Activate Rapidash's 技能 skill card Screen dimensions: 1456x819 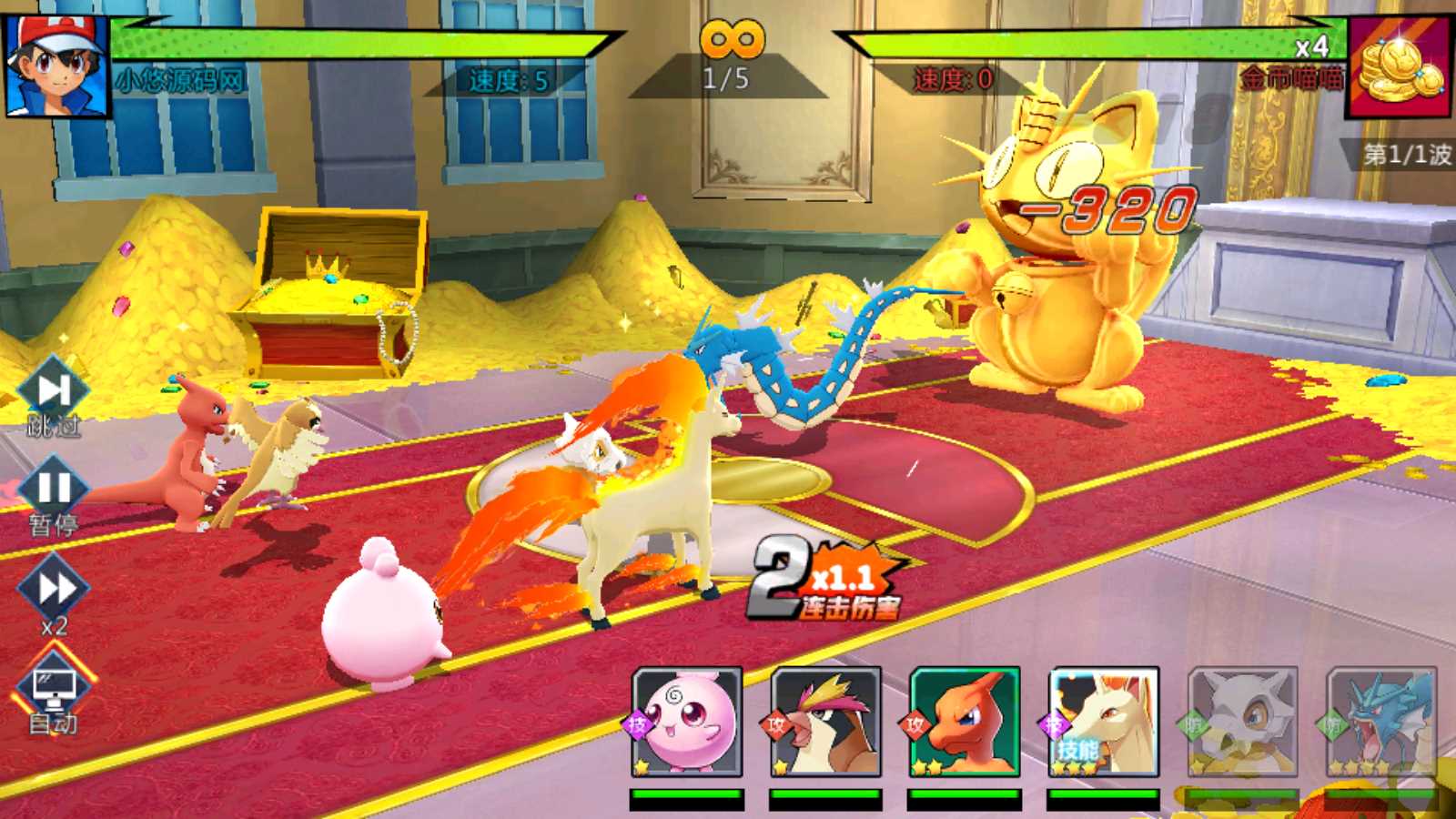[x=1103, y=722]
